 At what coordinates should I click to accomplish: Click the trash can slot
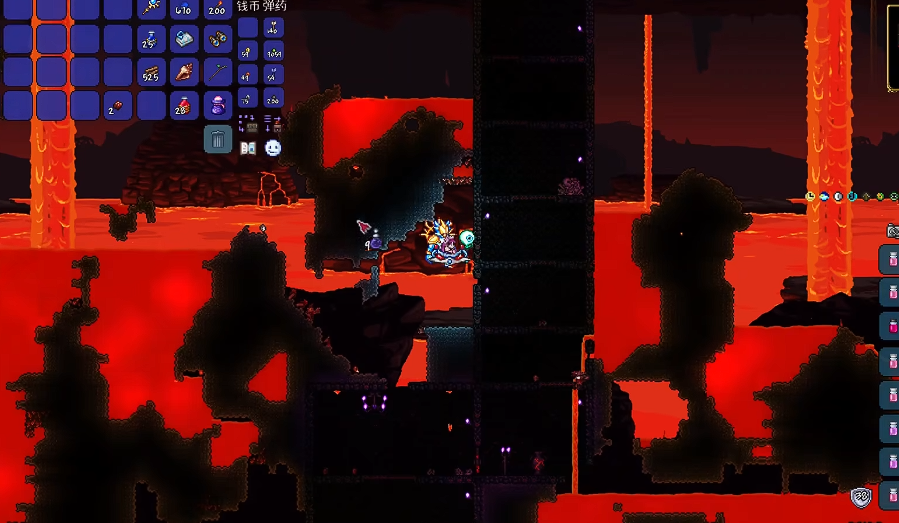point(218,138)
